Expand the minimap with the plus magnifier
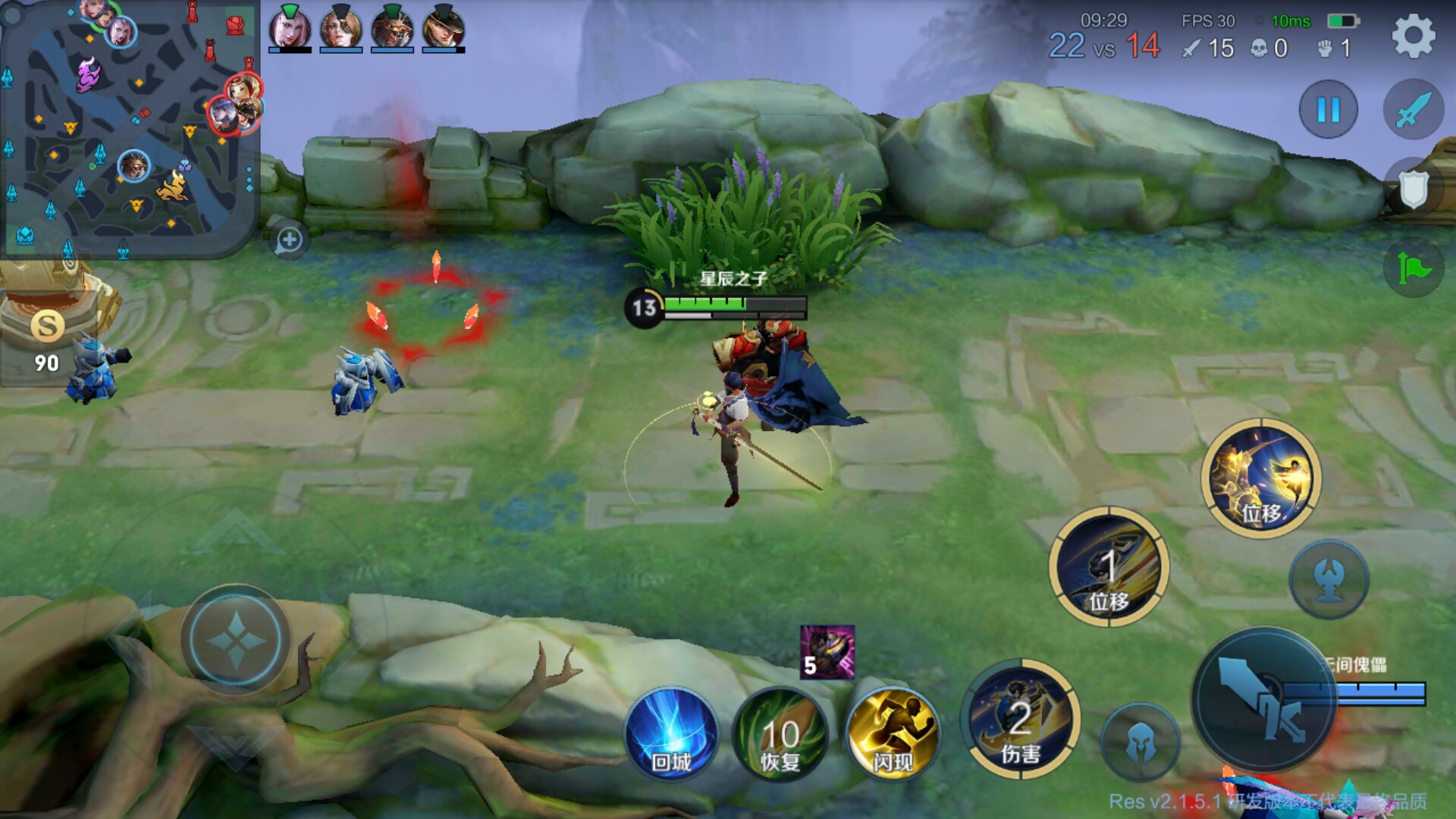This screenshot has width=1456, height=819. click(289, 240)
